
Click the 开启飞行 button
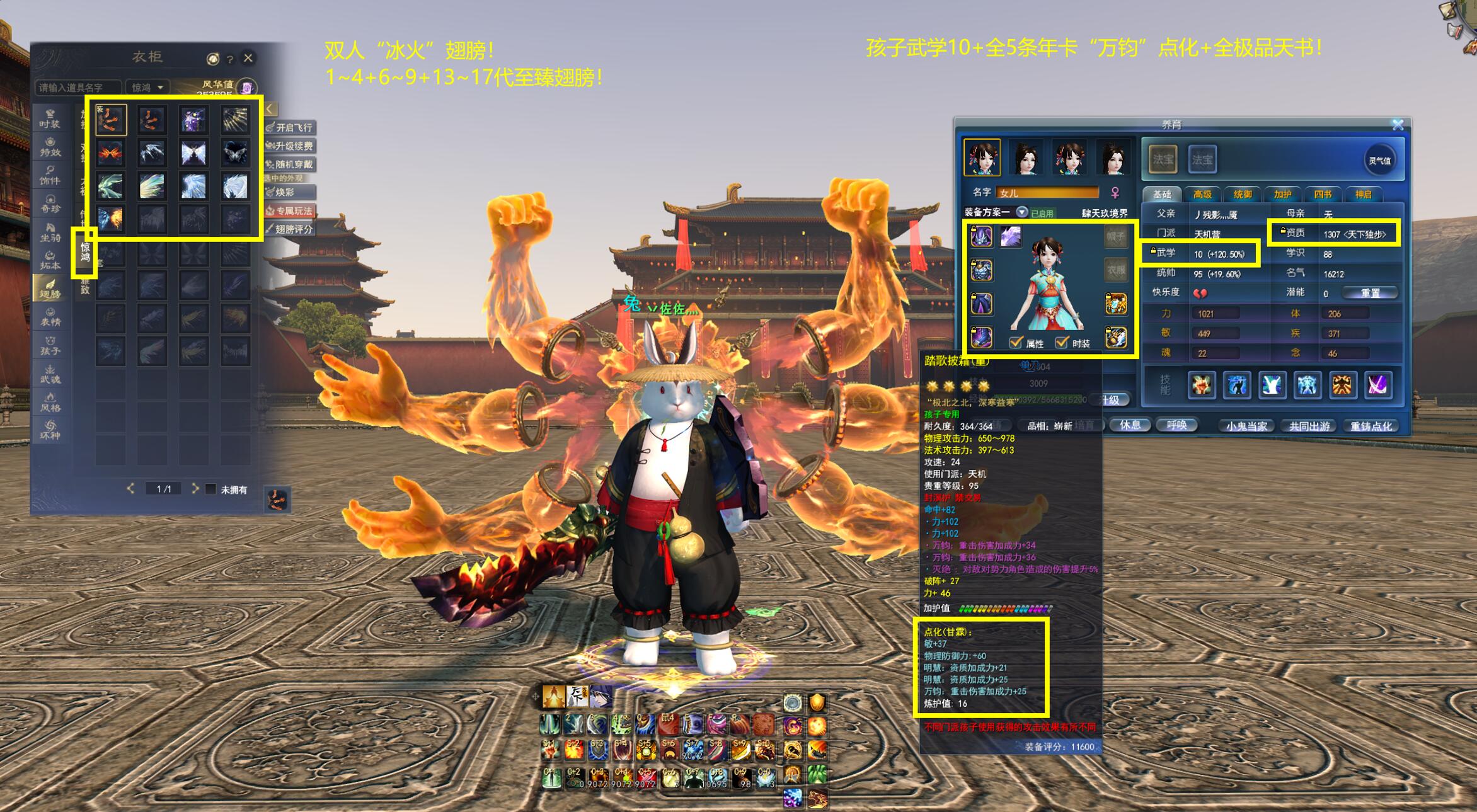(x=290, y=127)
